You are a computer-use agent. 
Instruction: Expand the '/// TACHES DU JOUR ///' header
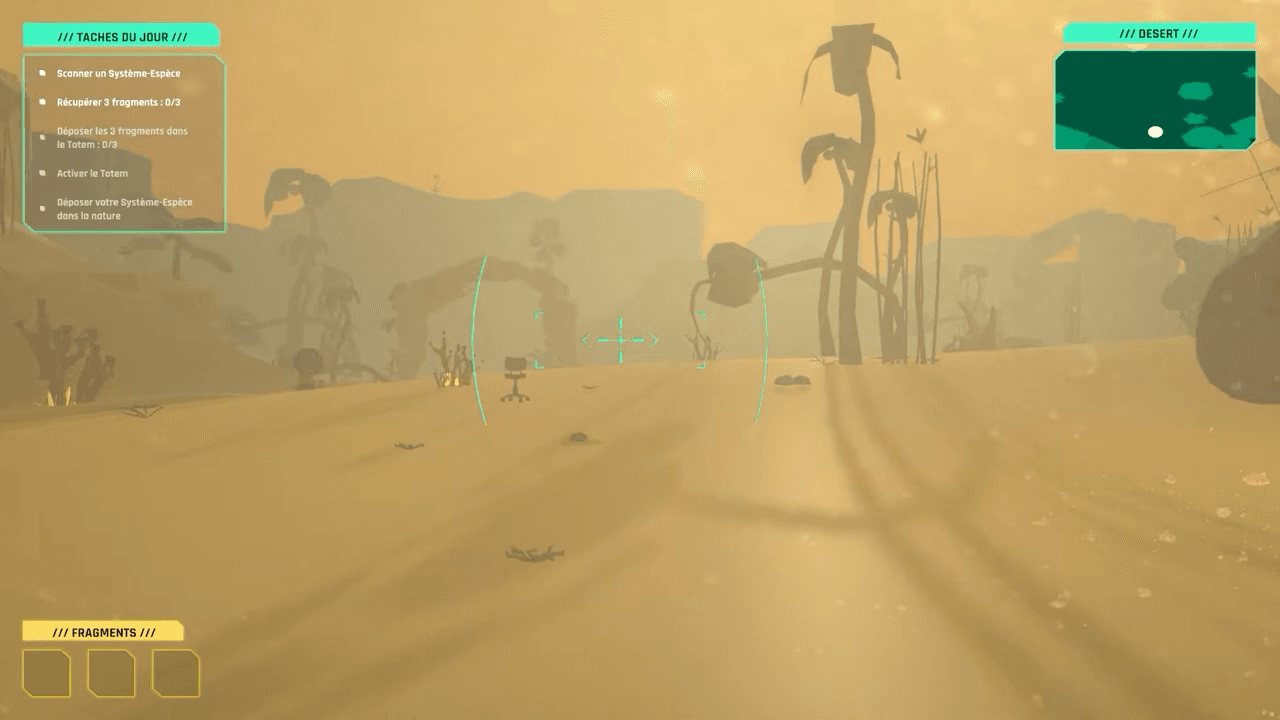[120, 34]
